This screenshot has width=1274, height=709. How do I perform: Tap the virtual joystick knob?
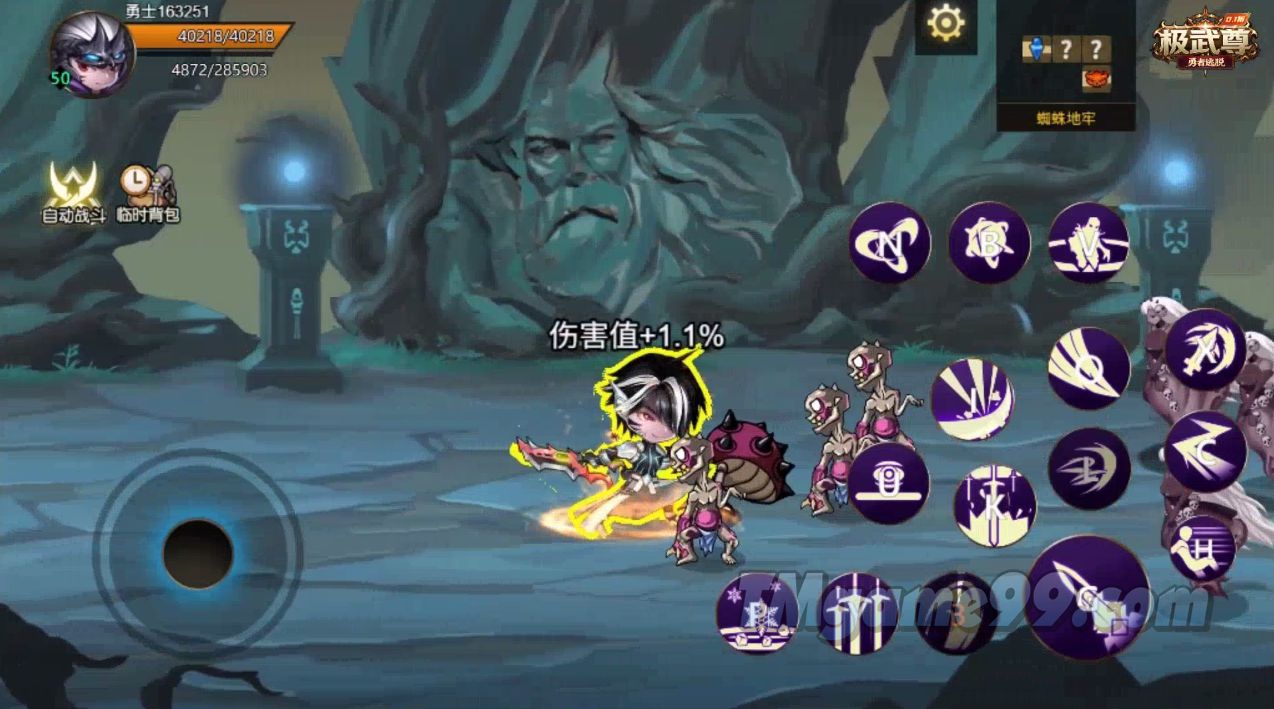[198, 553]
